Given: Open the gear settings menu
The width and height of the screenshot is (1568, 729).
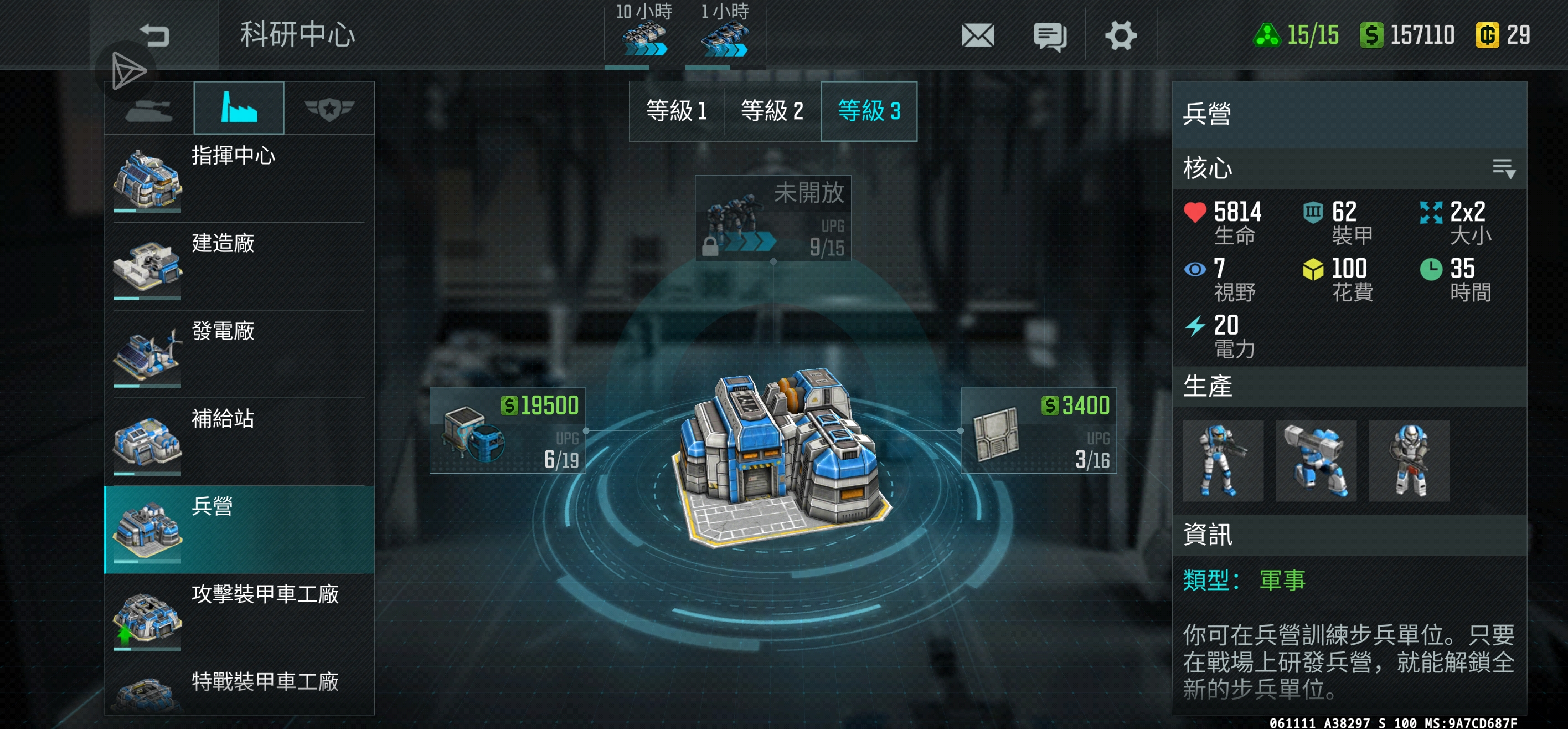Looking at the screenshot, I should click(x=1121, y=35).
